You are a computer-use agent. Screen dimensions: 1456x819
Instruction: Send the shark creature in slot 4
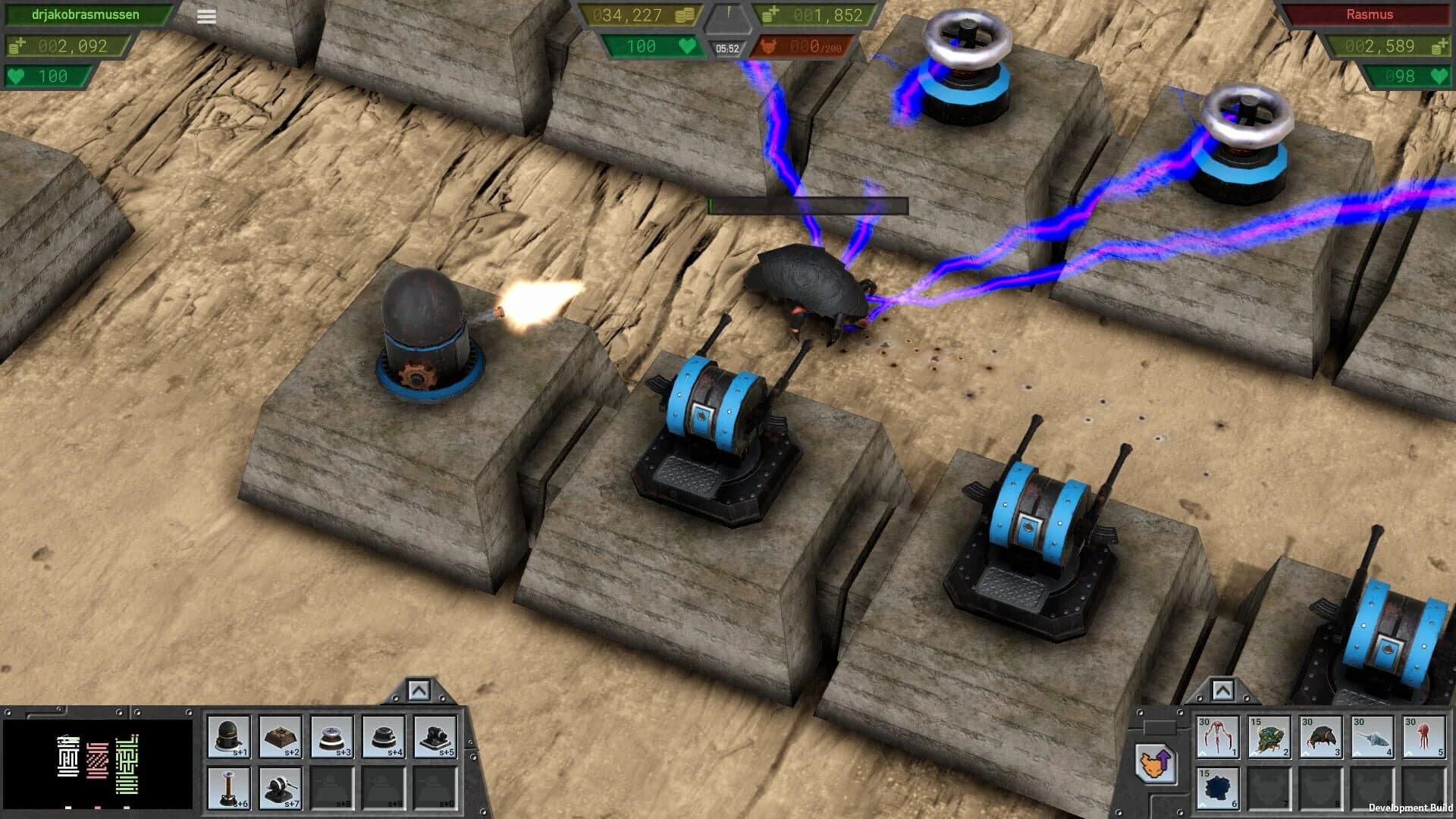pos(1372,737)
